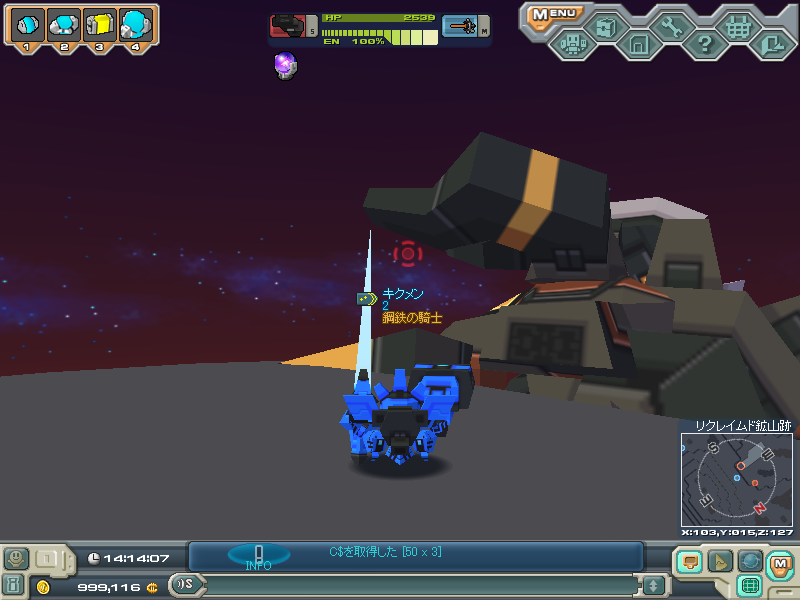Select item slot 1 in the hotbar
This screenshot has width=800, height=600.
click(27, 24)
